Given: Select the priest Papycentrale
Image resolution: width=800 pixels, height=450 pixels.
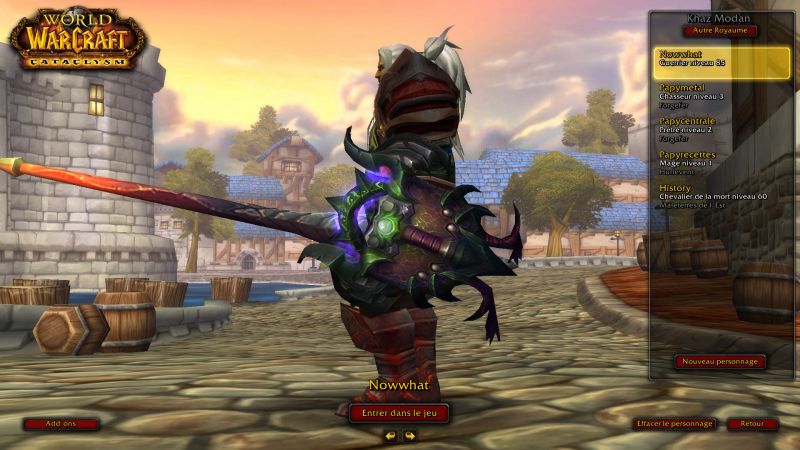Looking at the screenshot, I should click(722, 129).
